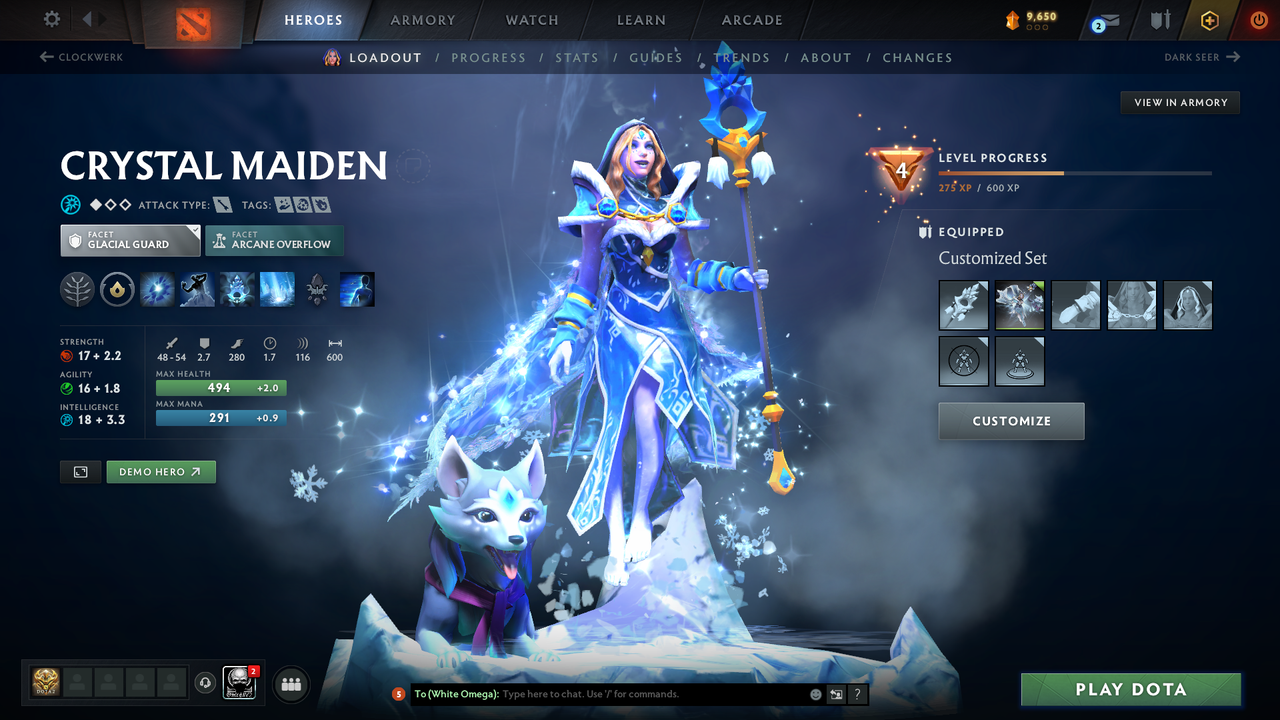
Task: Select the Aghanim's Shard upgrade icon
Action: pyautogui.click(x=316, y=289)
